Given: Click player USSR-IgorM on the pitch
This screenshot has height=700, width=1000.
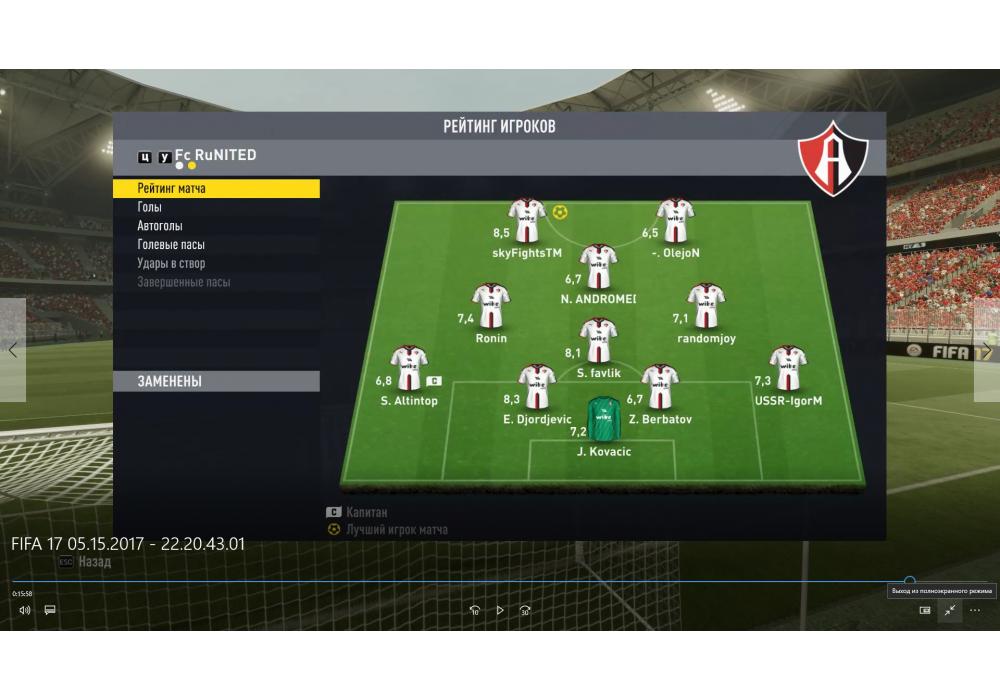Looking at the screenshot, I should click(x=788, y=369).
